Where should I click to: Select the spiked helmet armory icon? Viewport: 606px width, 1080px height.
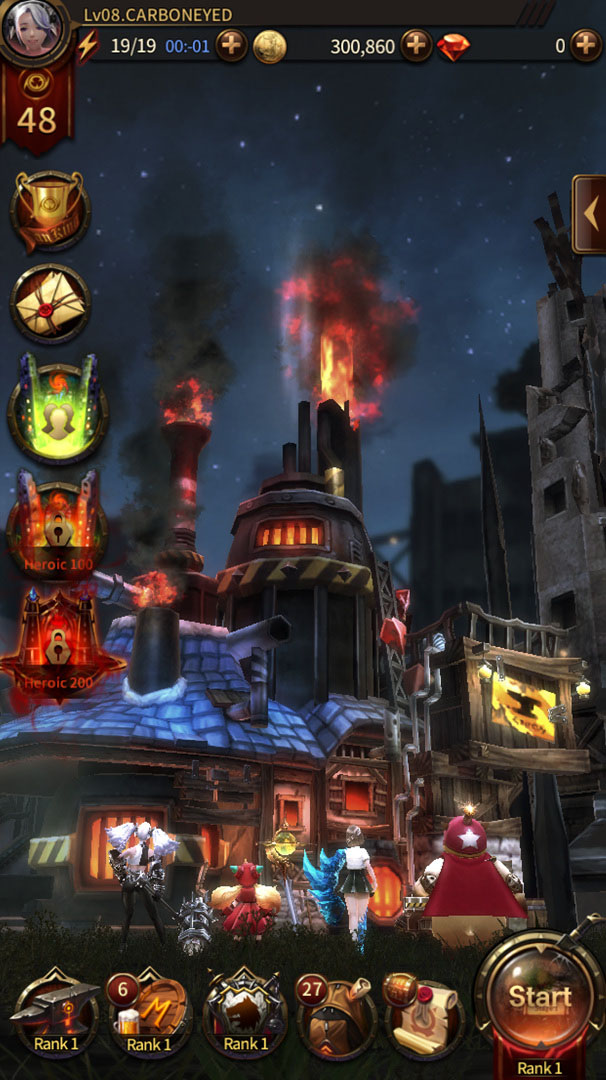243,1012
